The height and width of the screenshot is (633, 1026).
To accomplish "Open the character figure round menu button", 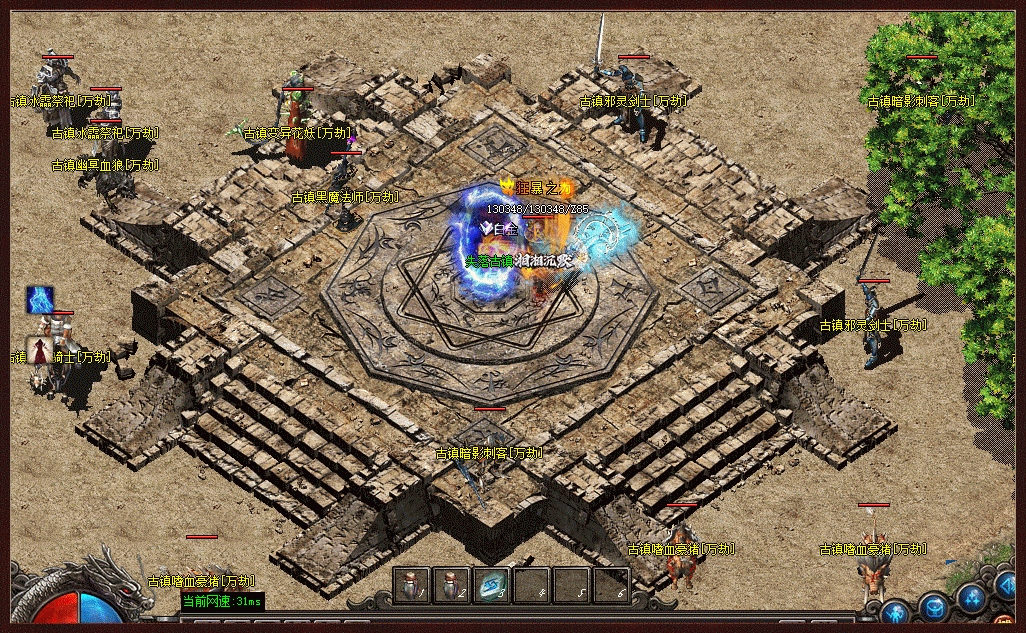I will point(896,611).
